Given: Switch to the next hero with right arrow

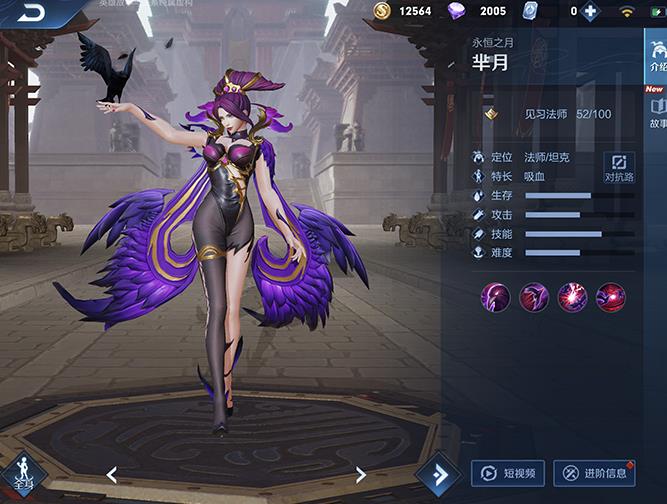Looking at the screenshot, I should pyautogui.click(x=361, y=474).
